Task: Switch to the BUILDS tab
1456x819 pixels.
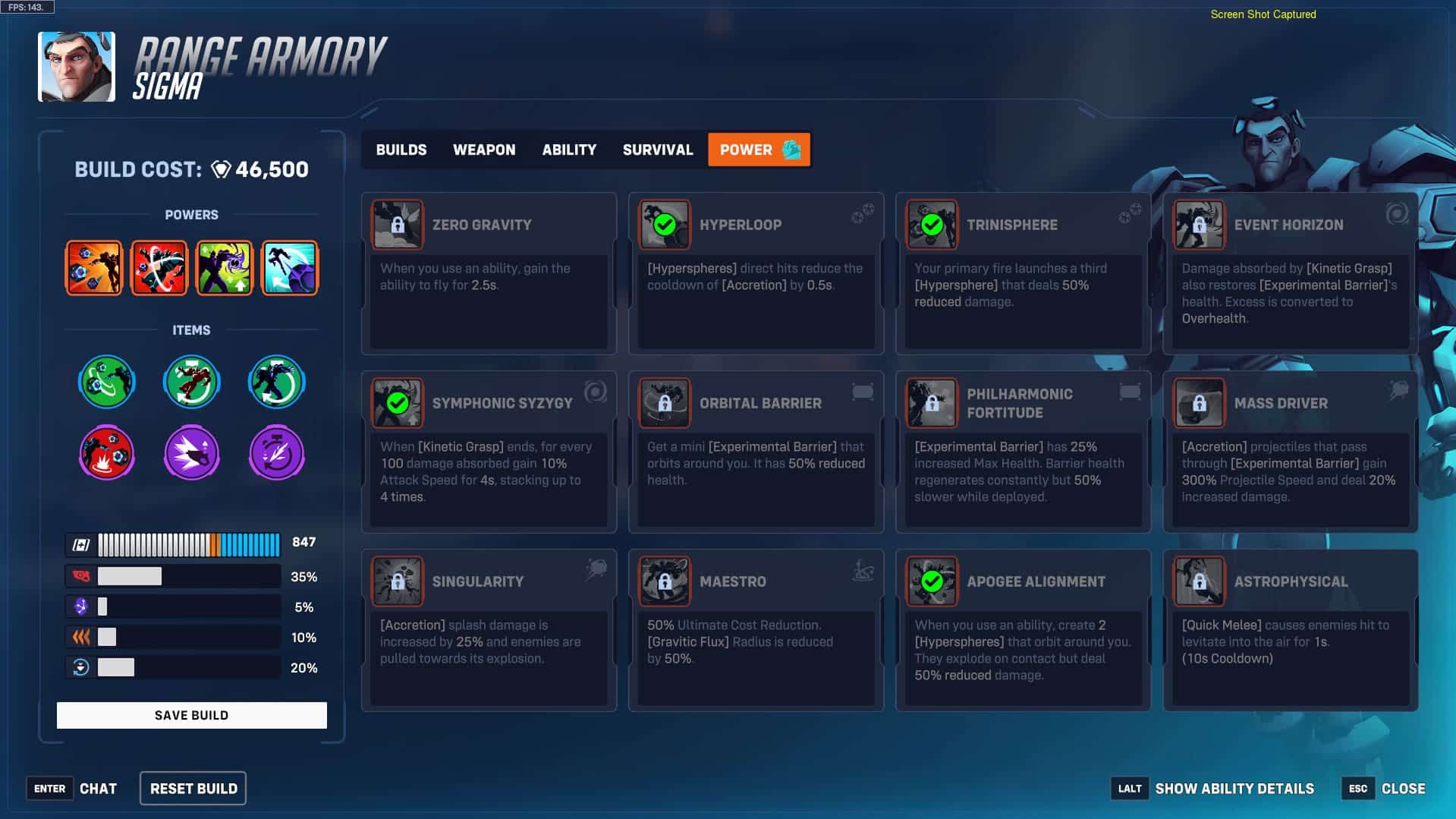Action: pyautogui.click(x=401, y=150)
